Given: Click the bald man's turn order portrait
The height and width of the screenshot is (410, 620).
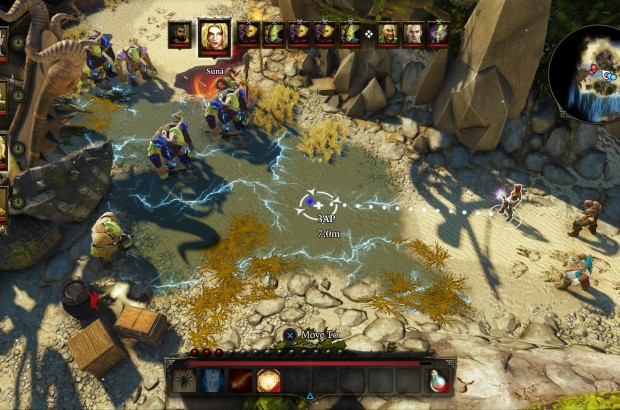Looking at the screenshot, I should pyautogui.click(x=413, y=34).
